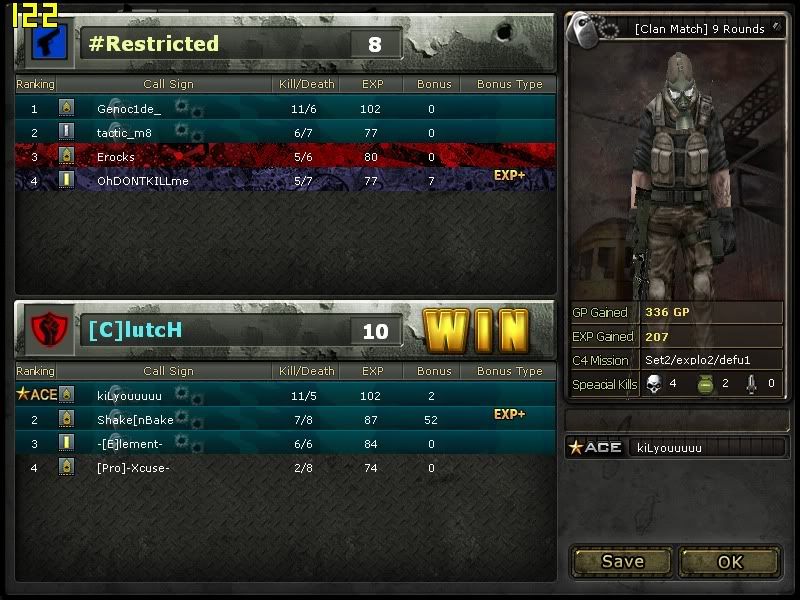800x600 pixels.
Task: Click the #Restricted clan pistol emblem
Action: point(47,43)
